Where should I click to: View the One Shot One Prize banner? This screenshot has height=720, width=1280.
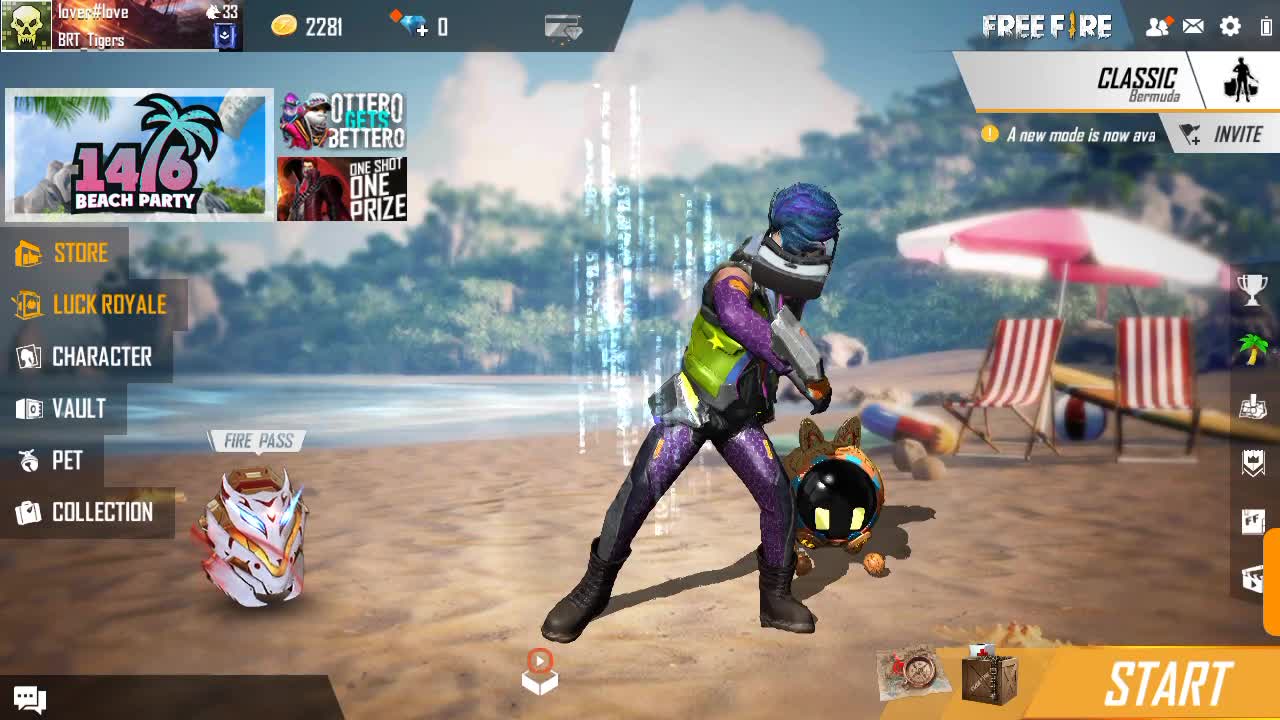coord(342,189)
